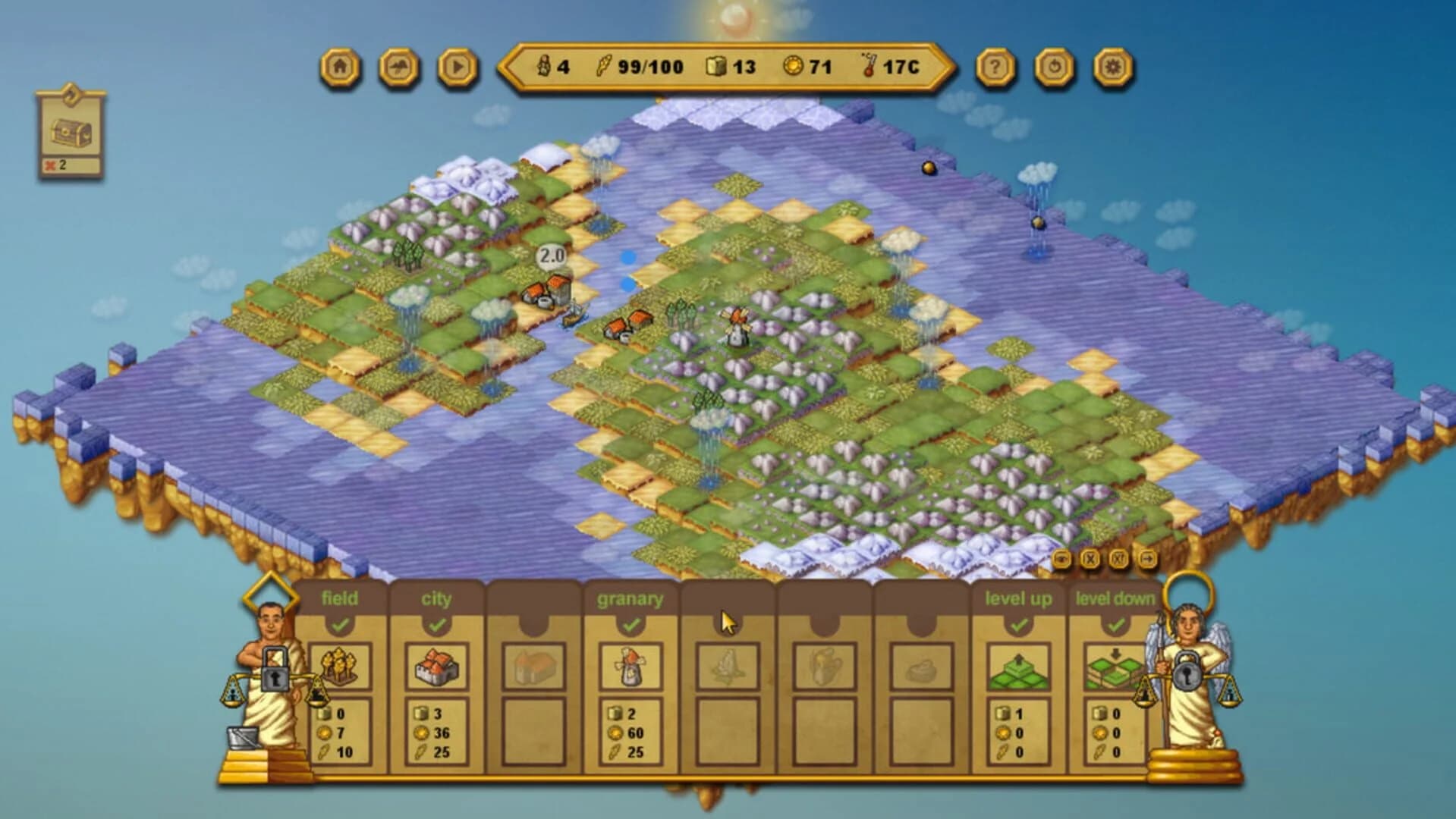Click the X button near the map corner
Viewport: 1456px width, 819px height.
coord(1090,559)
